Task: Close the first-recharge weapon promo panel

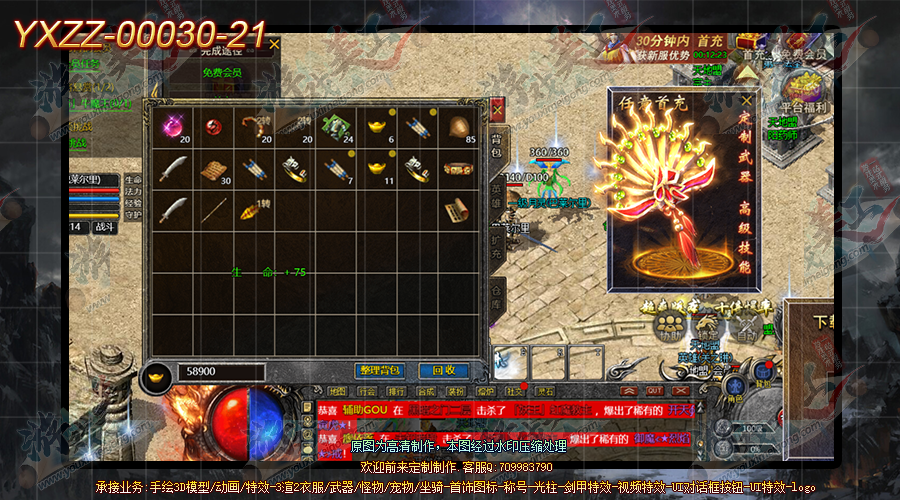Action: point(746,101)
